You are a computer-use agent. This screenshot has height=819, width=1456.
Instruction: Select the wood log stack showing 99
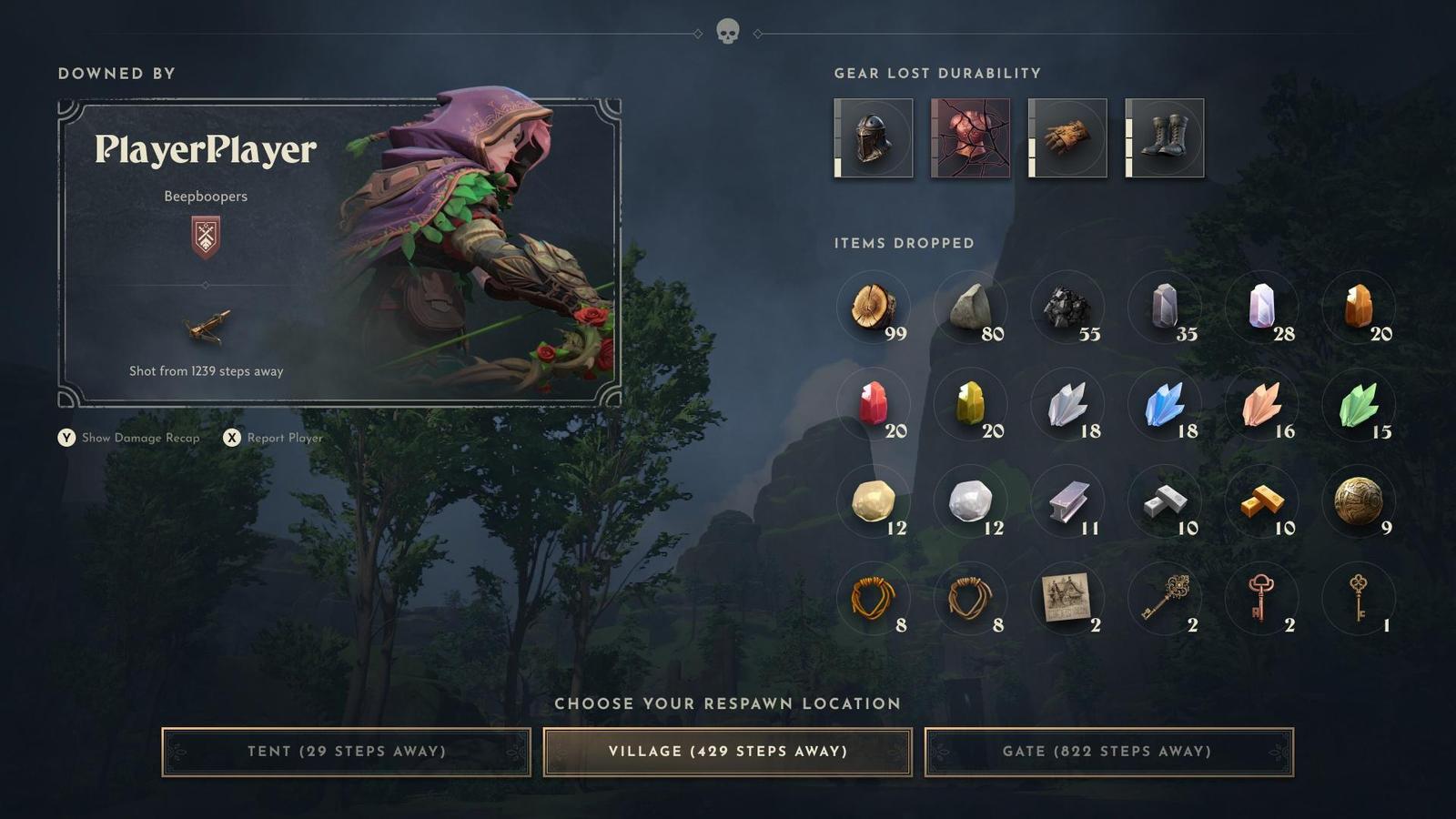[872, 308]
